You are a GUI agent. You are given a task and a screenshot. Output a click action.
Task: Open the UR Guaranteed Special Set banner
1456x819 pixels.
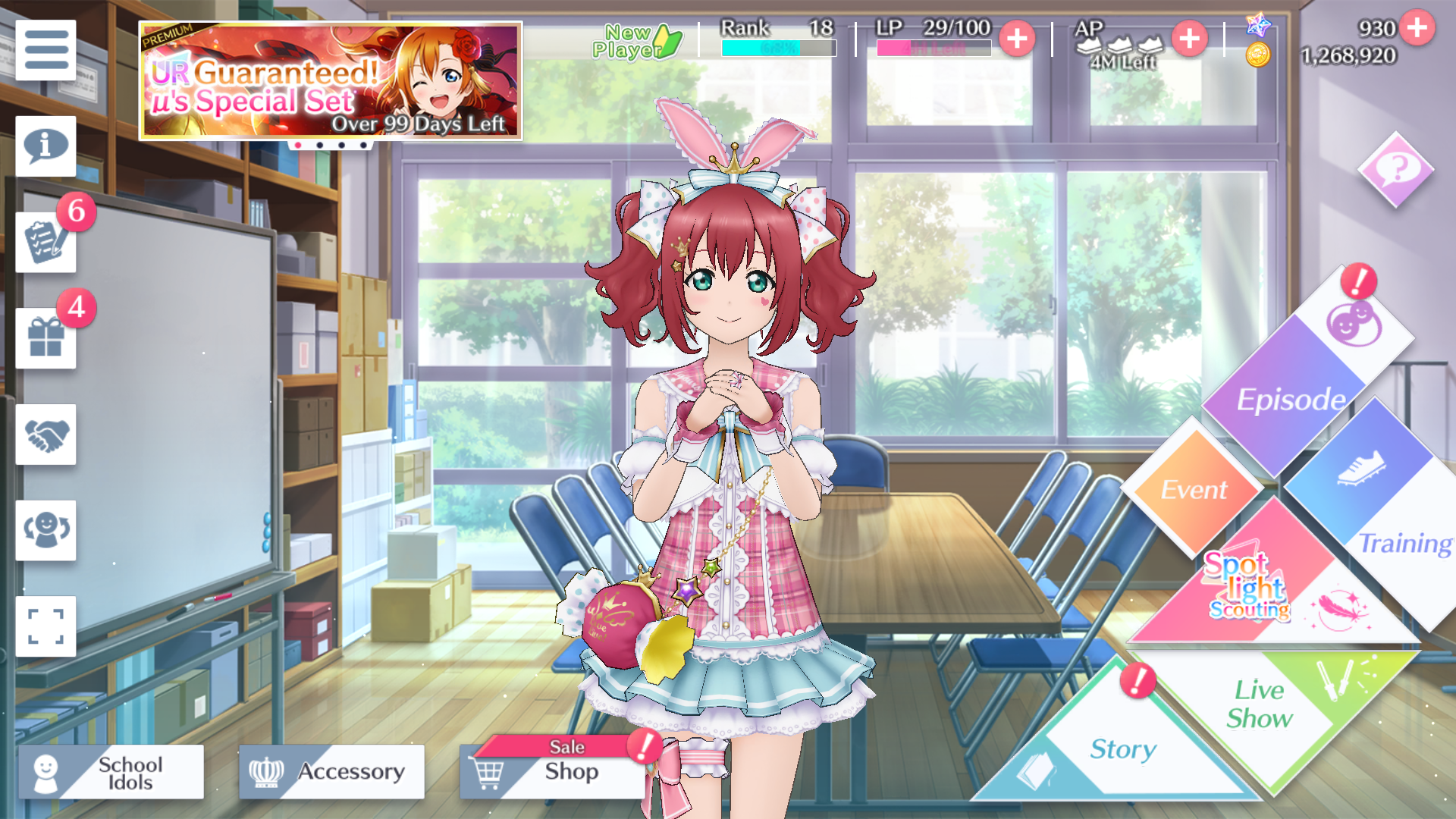point(331,81)
